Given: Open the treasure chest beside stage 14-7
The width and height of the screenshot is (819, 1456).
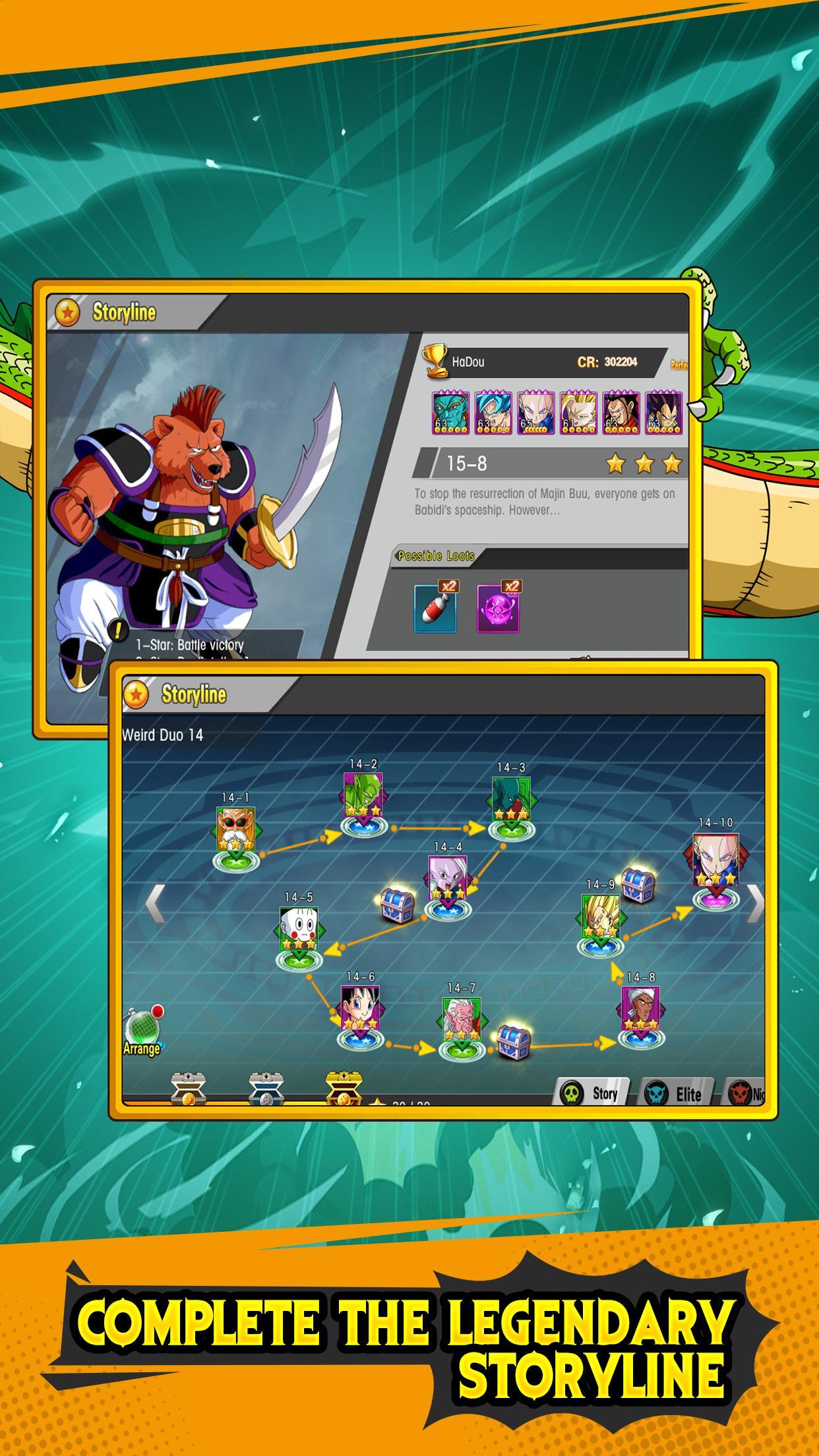Looking at the screenshot, I should (x=513, y=1042).
